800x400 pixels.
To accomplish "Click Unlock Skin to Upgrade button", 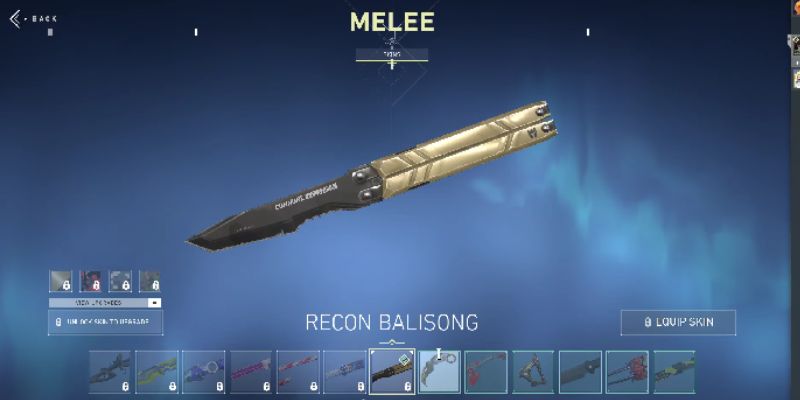I will click(105, 322).
